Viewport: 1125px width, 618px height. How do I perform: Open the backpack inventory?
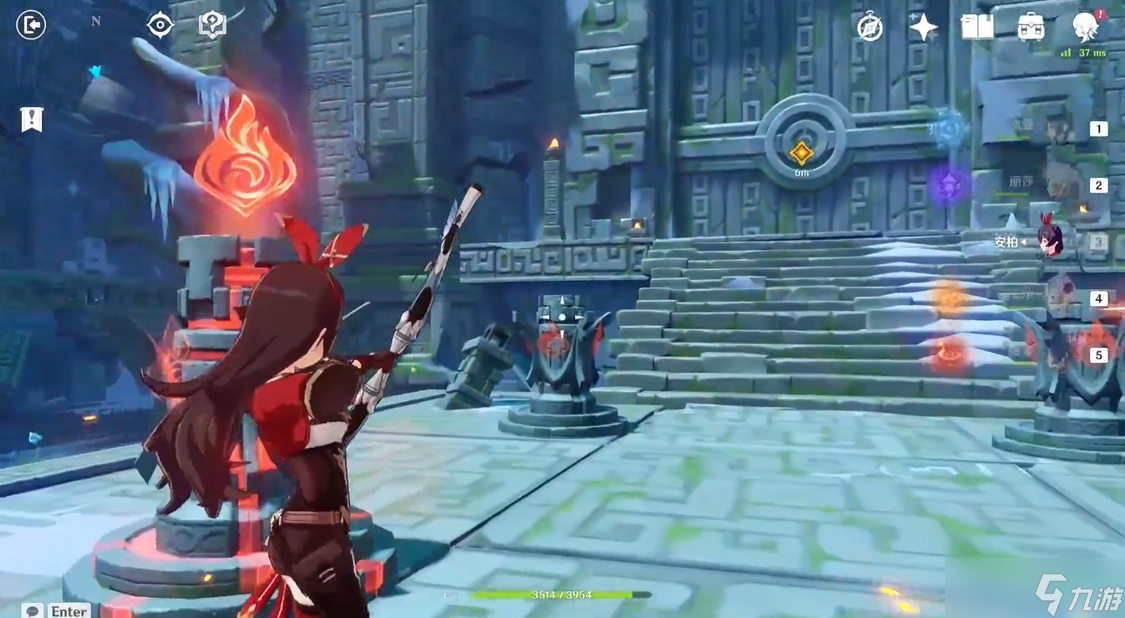1031,27
